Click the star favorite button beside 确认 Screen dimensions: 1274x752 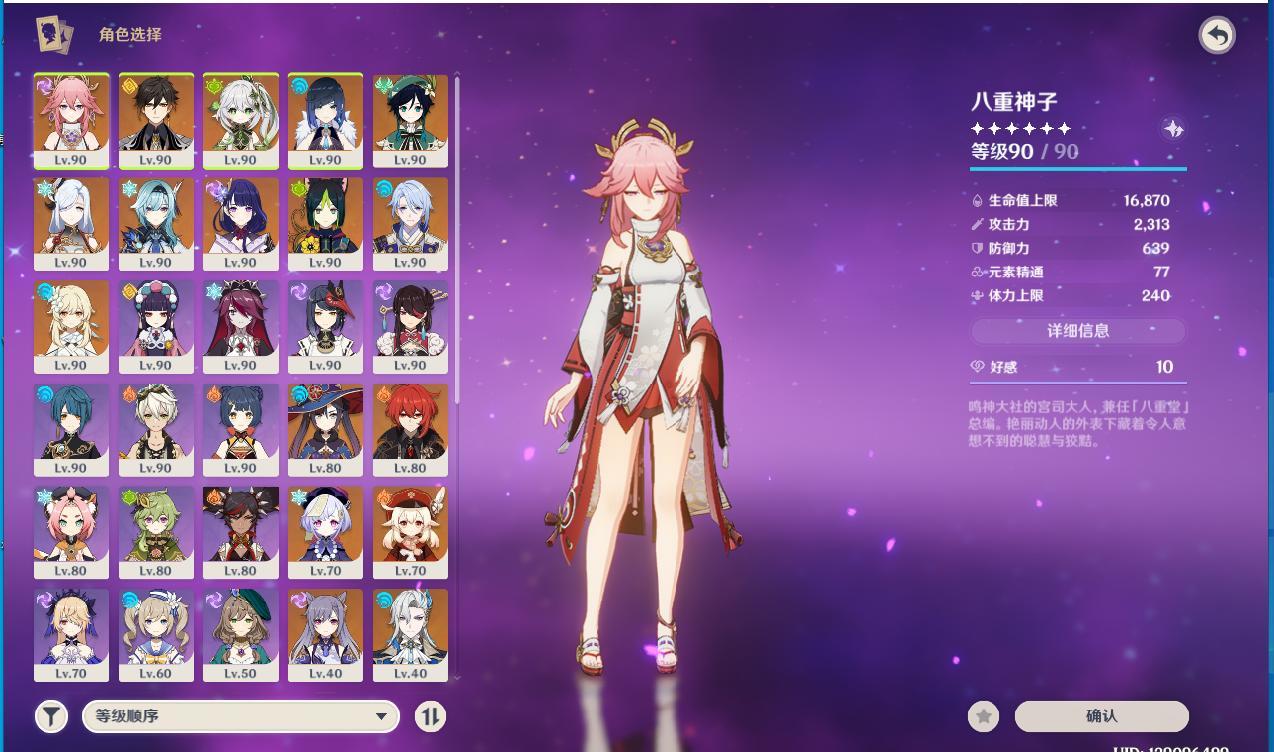[x=984, y=716]
